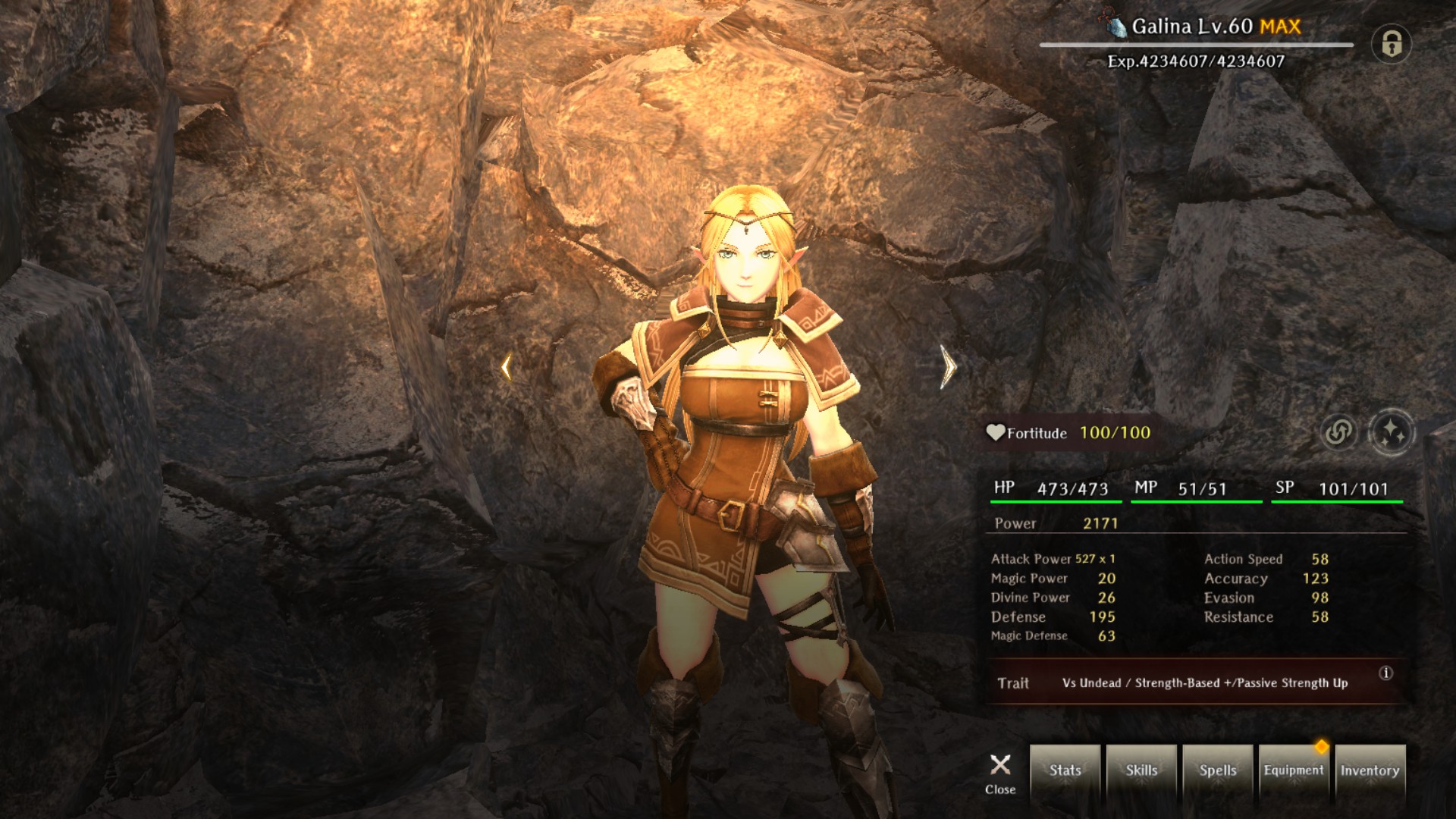Screen dimensions: 1456x819
Task: Open the Equipment tab
Action: (1294, 770)
